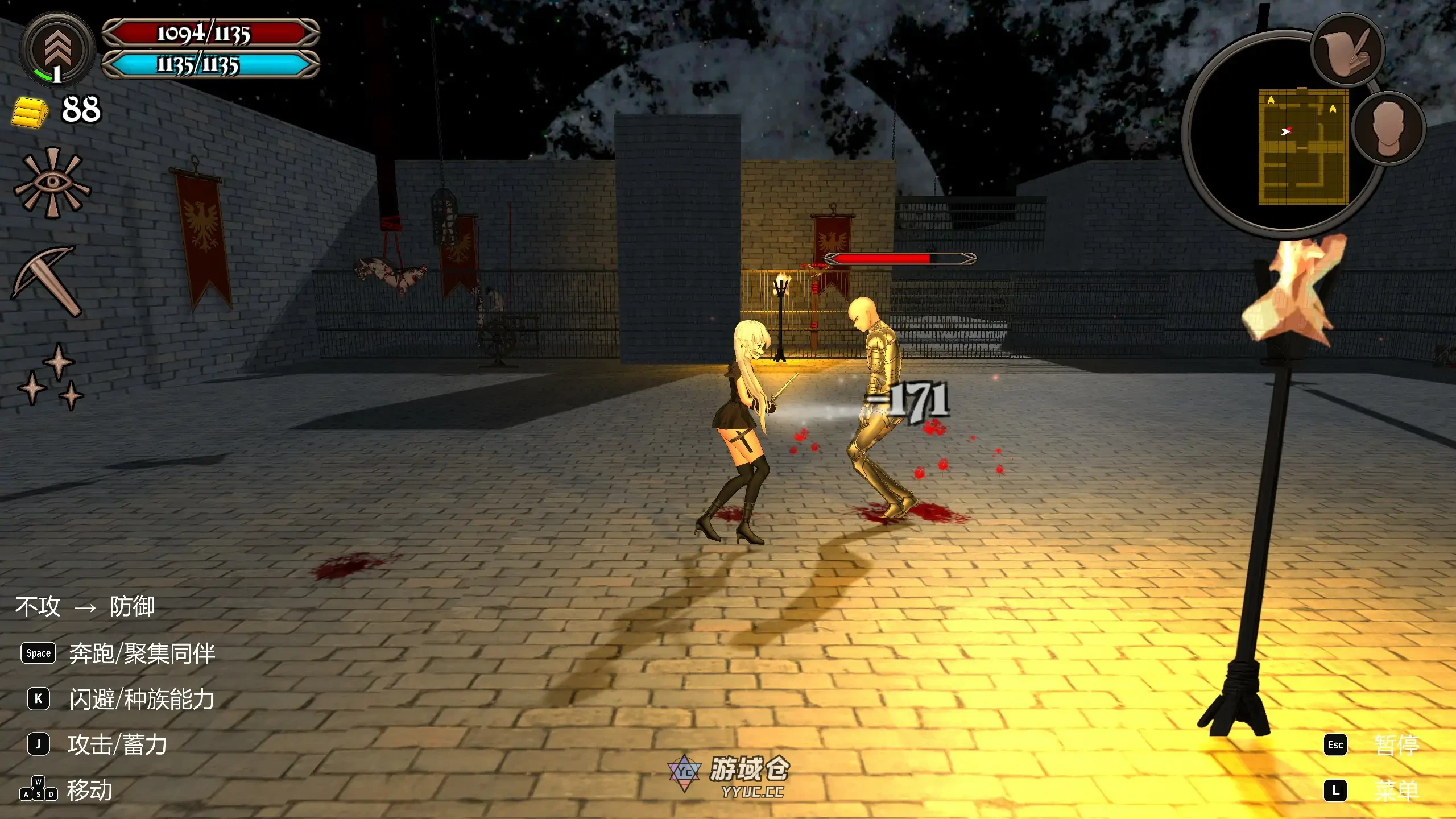Screen dimensions: 1456x819
Task: Click the level-up chevron emblem
Action: tap(57, 50)
